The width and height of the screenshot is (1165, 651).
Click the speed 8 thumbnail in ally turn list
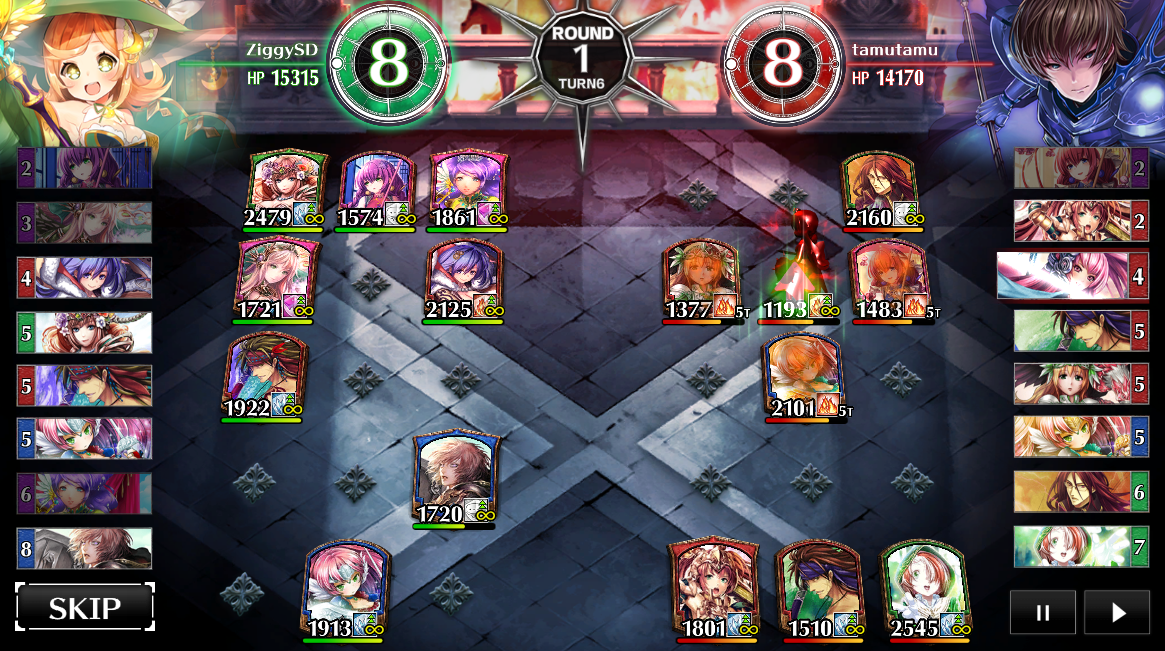point(84,548)
